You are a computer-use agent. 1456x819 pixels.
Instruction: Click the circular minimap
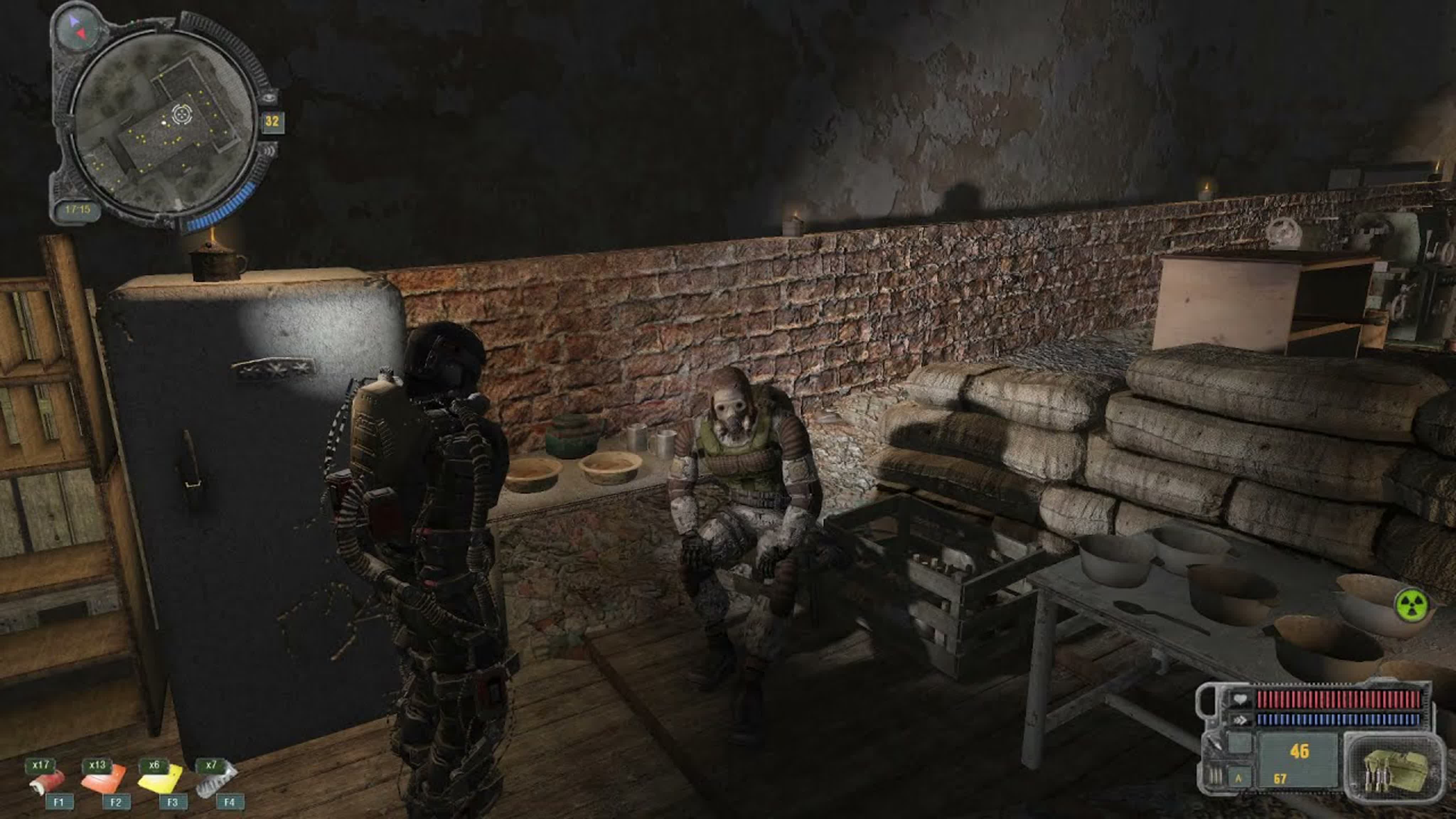click(x=164, y=122)
